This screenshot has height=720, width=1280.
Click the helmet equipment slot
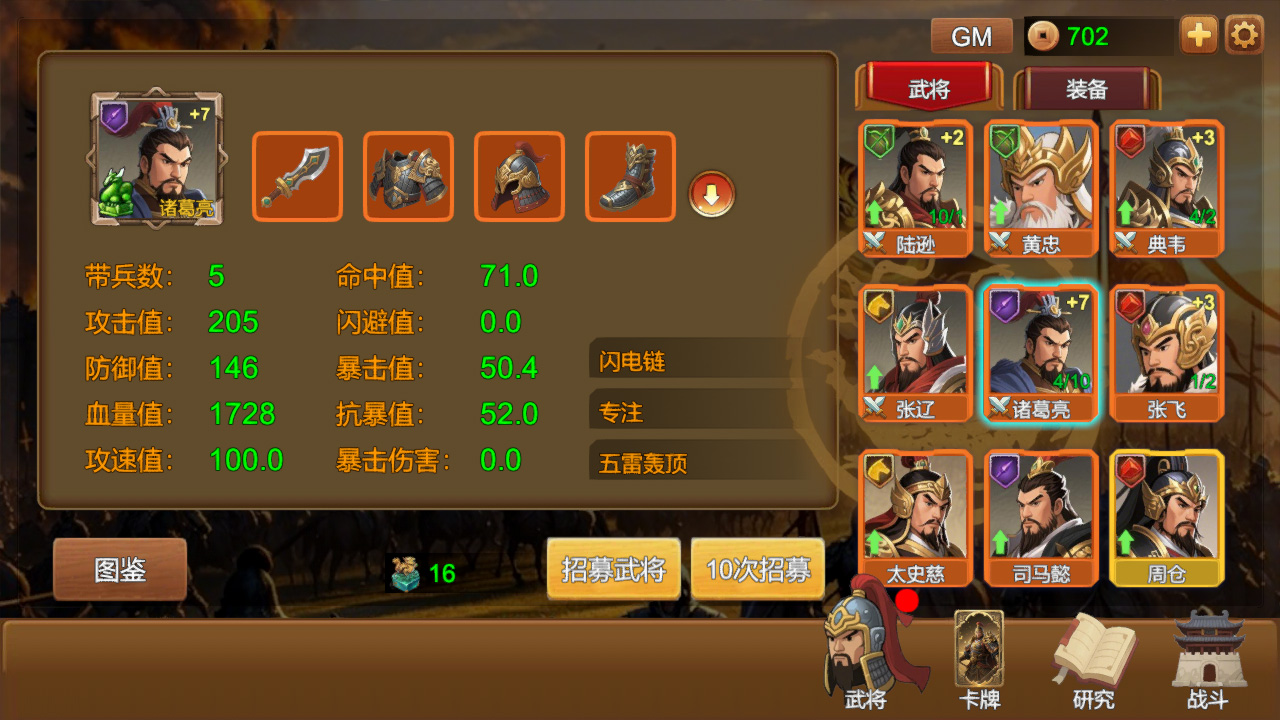point(518,176)
